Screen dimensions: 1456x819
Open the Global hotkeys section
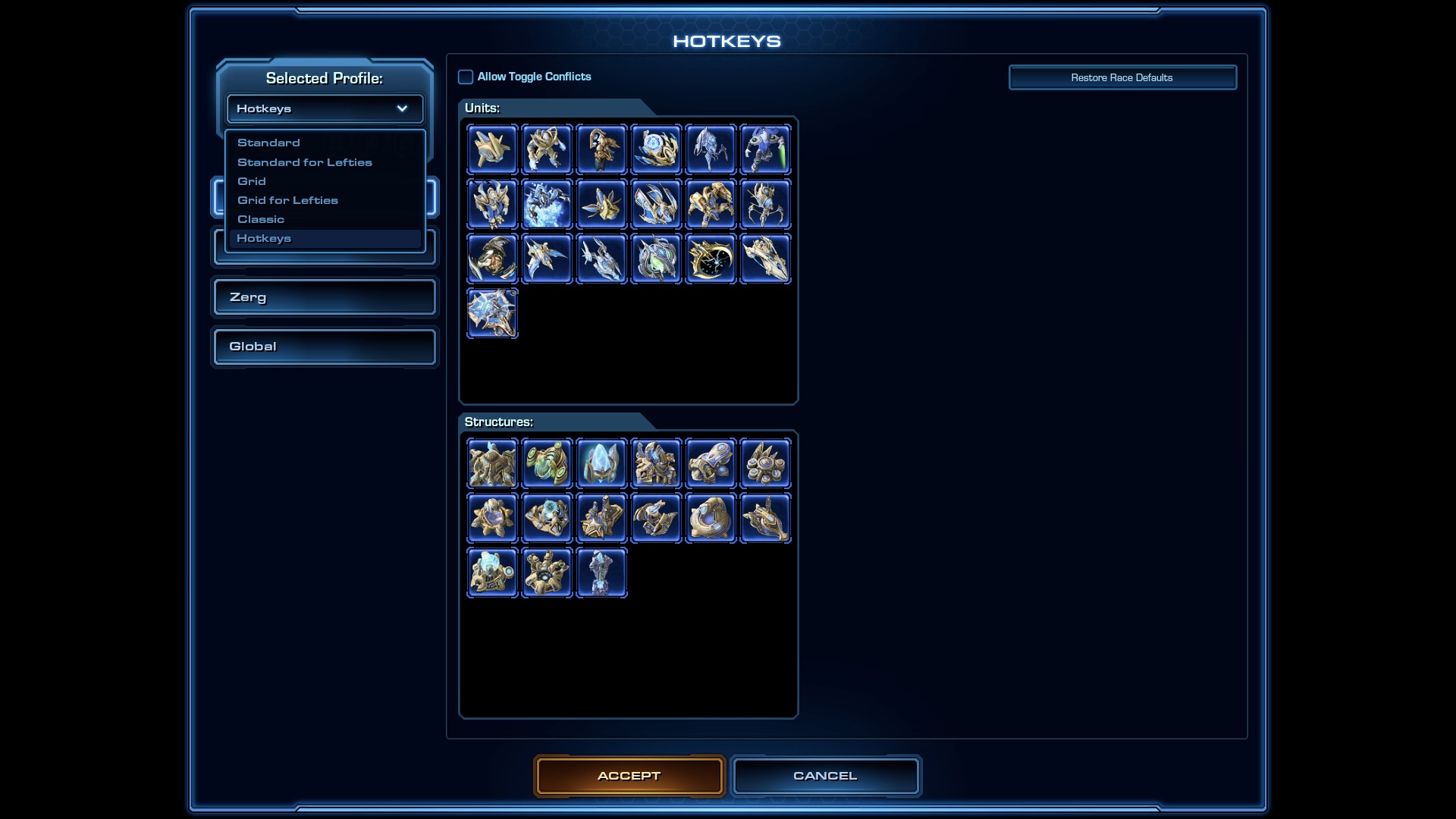tap(324, 347)
